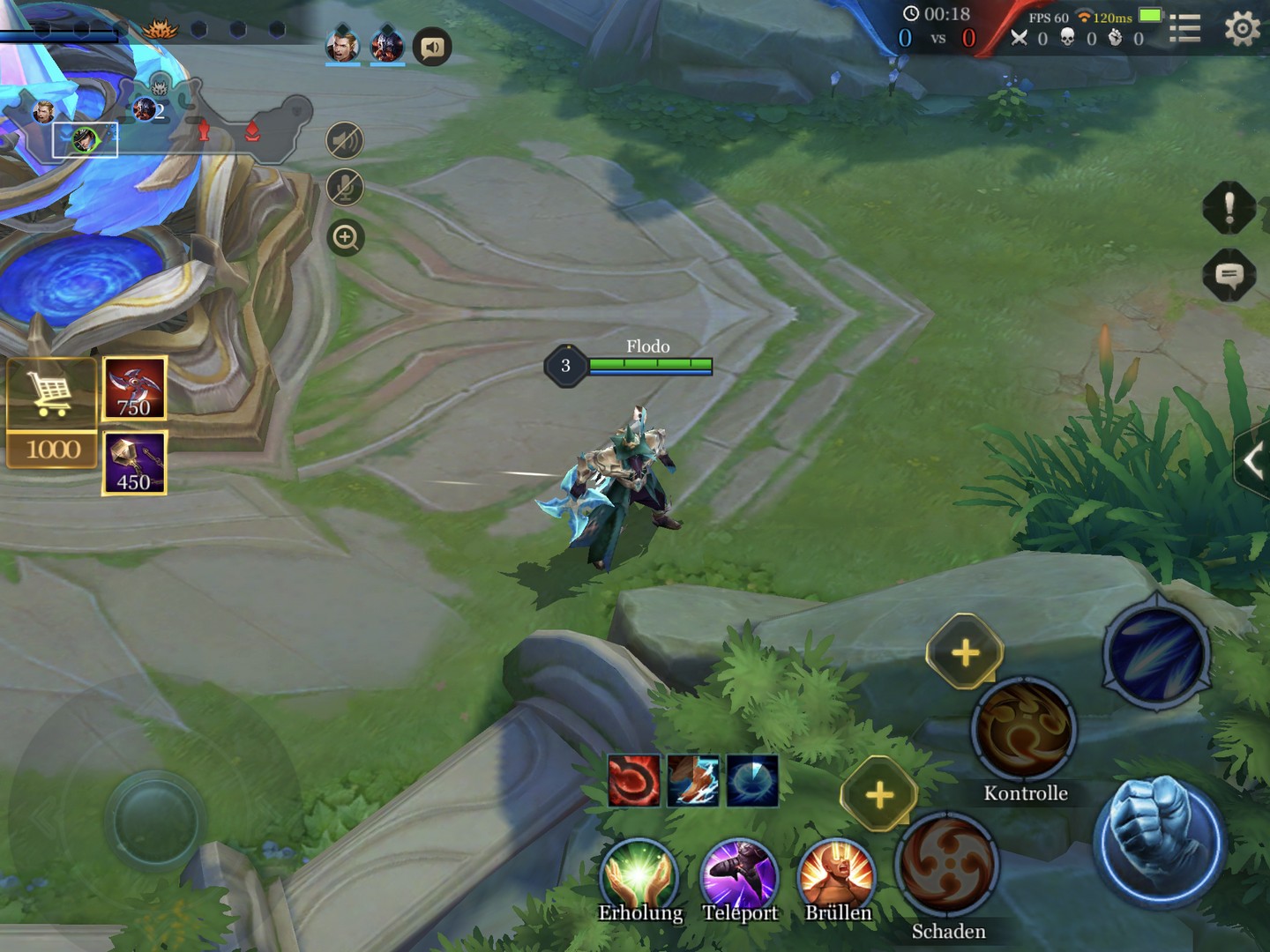
Task: Open the quick chat speaker bubble
Action: coord(432,47)
